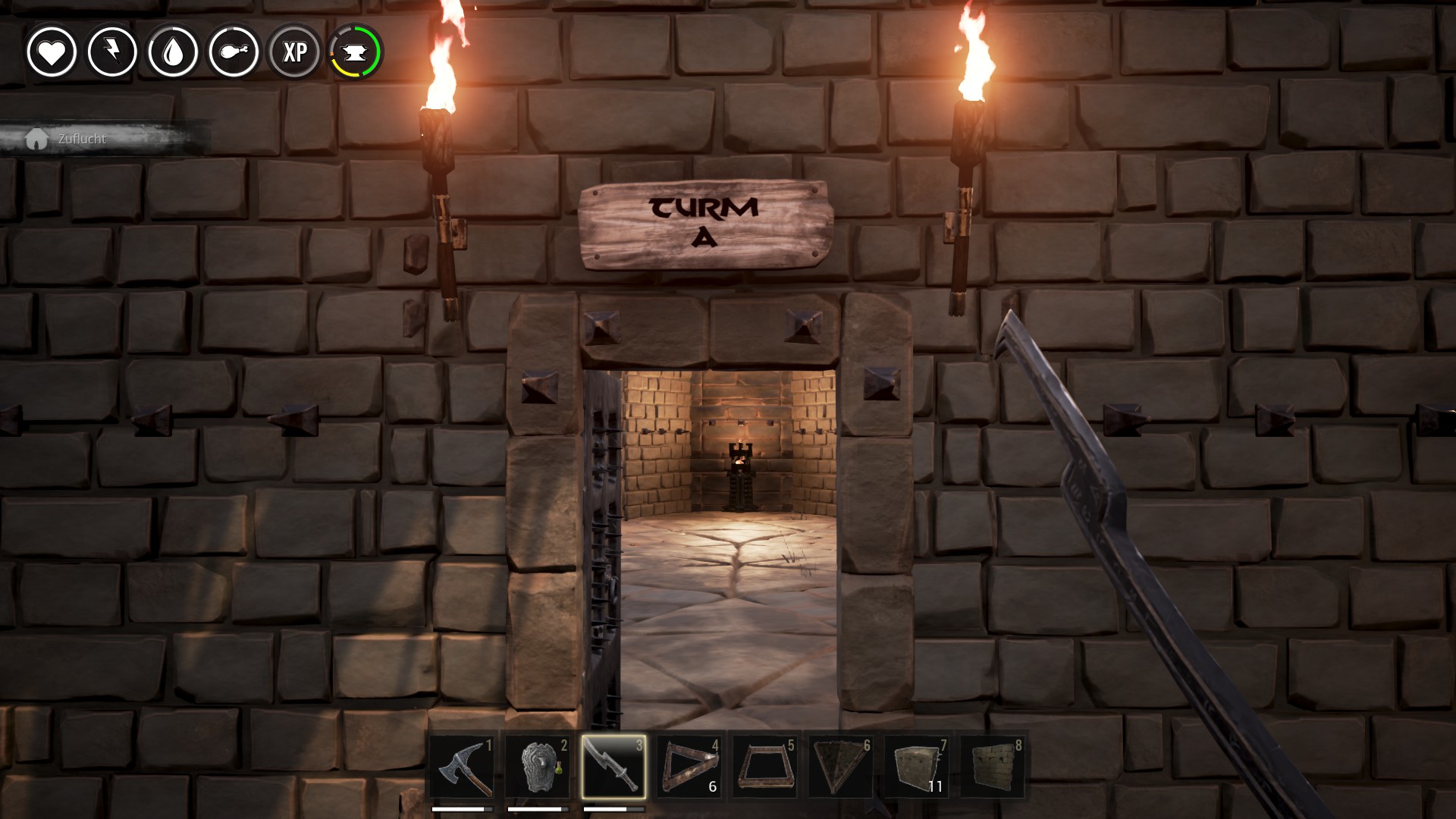
Task: Click the drumstick hunger icon
Action: coord(234,52)
